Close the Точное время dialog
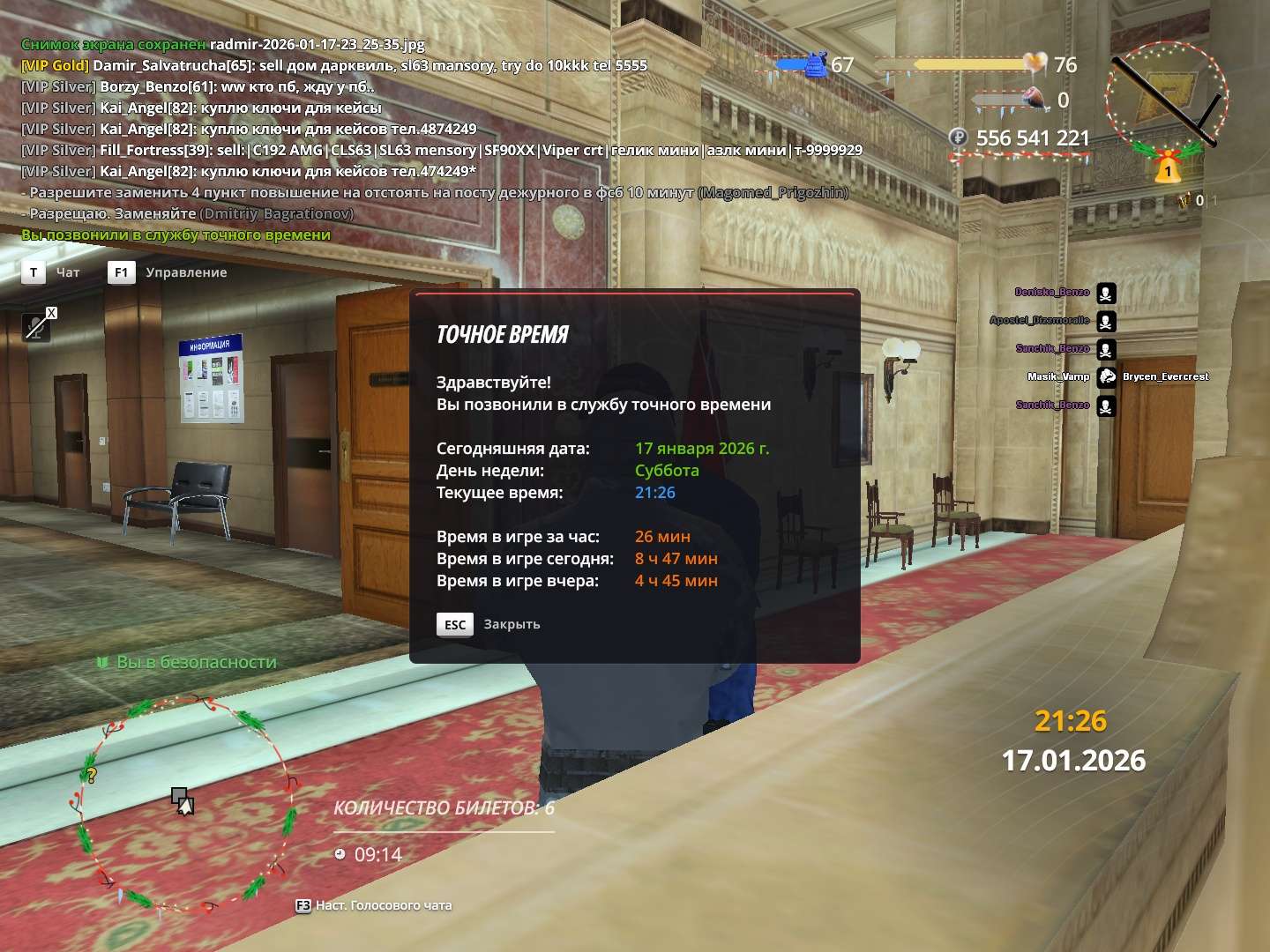The image size is (1270, 952). [455, 624]
